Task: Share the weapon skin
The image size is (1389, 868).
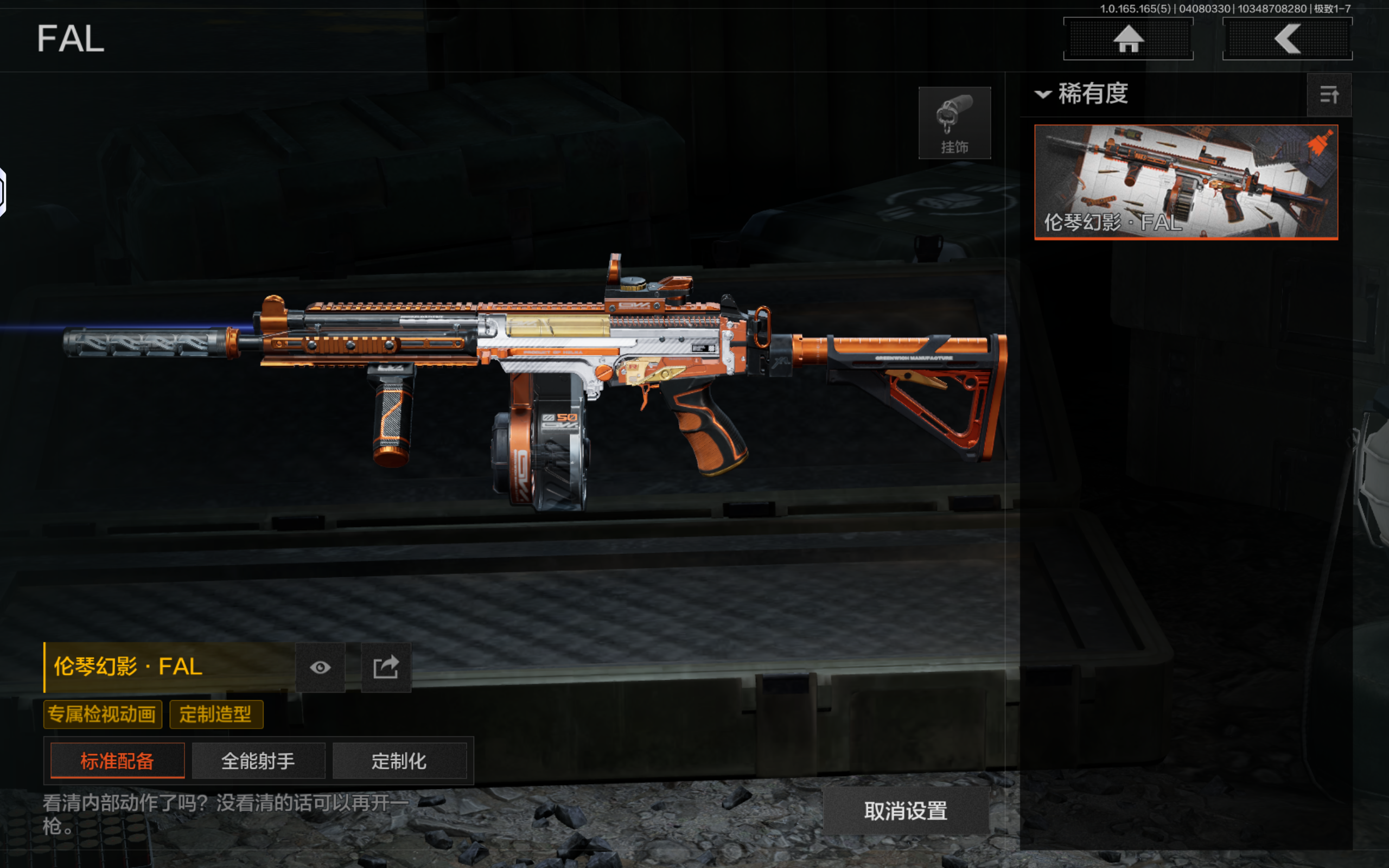Action: tap(386, 667)
